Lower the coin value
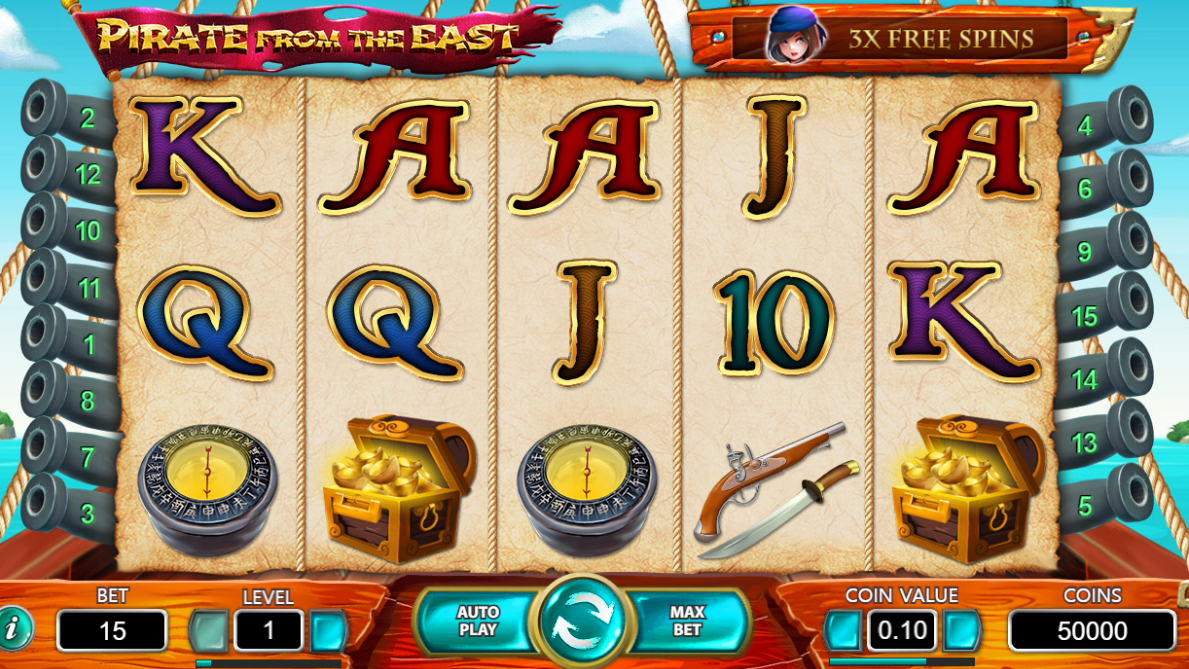This screenshot has width=1189, height=669. click(x=843, y=631)
